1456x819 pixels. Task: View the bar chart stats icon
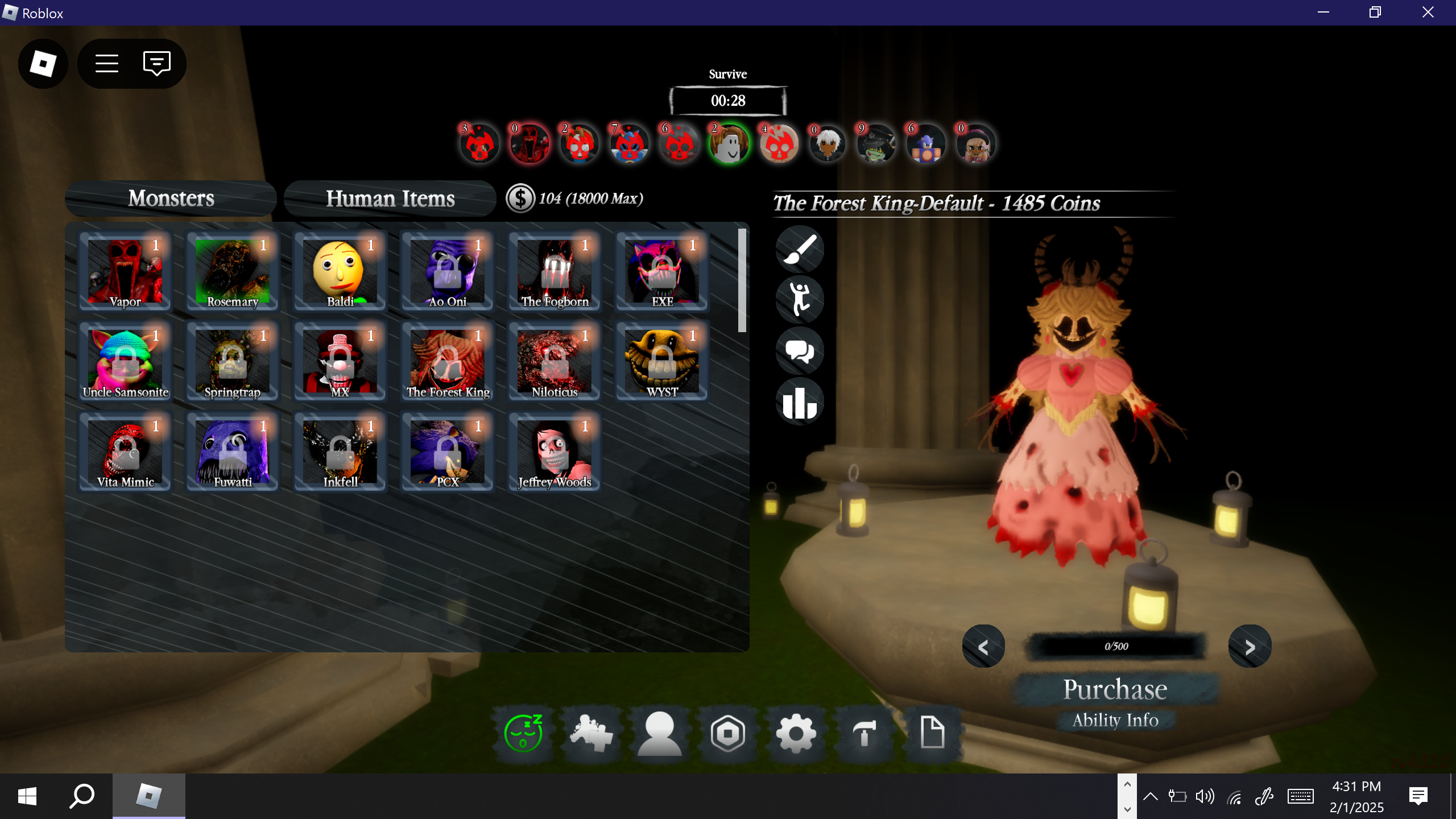pos(800,402)
